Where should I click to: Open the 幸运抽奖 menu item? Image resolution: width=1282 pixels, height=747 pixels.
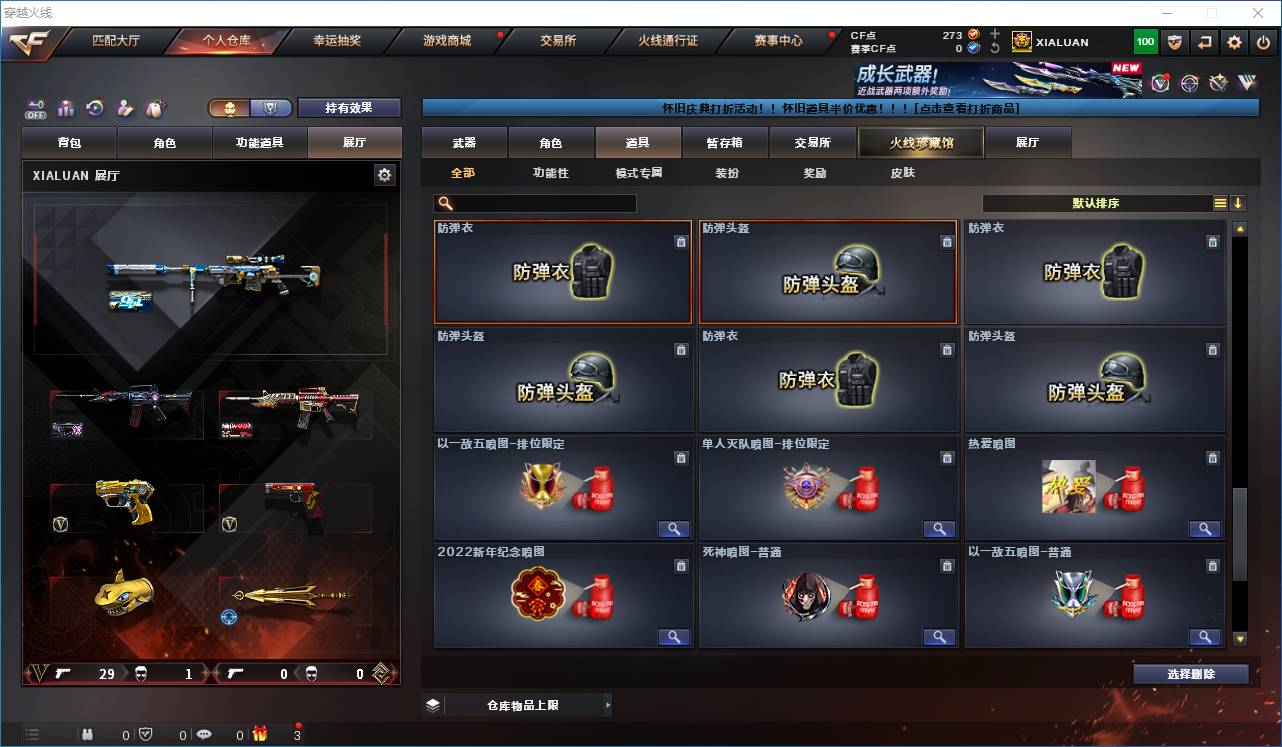point(335,41)
